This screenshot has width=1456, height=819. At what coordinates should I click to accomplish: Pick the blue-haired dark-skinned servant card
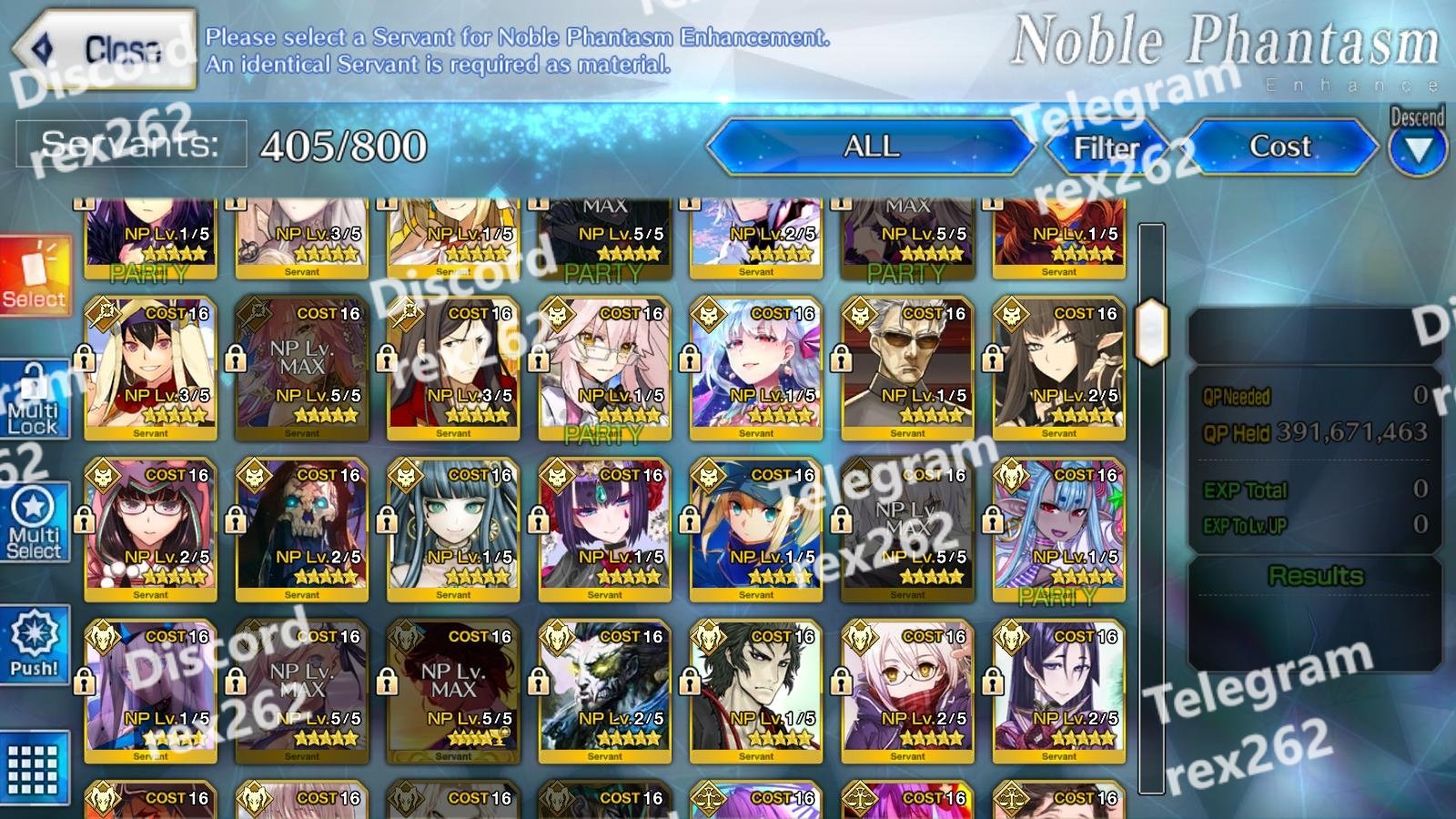coord(1058,530)
